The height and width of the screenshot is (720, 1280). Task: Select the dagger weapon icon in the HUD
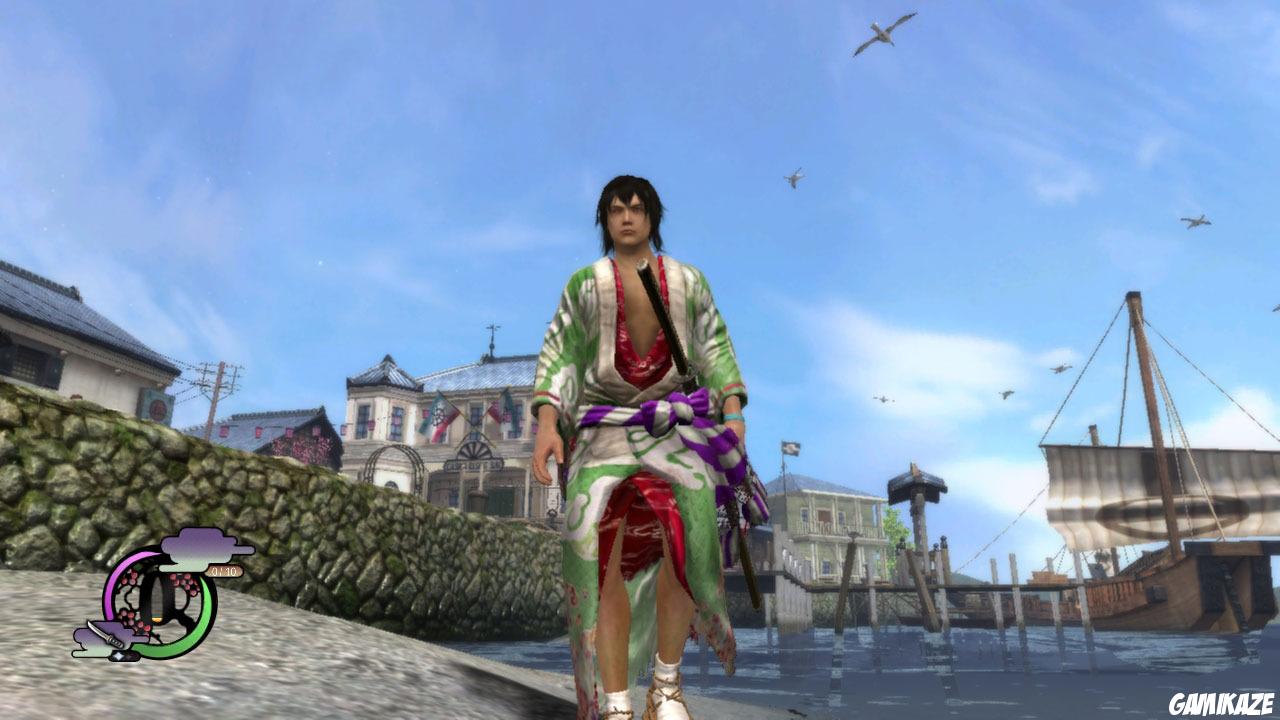coord(107,634)
